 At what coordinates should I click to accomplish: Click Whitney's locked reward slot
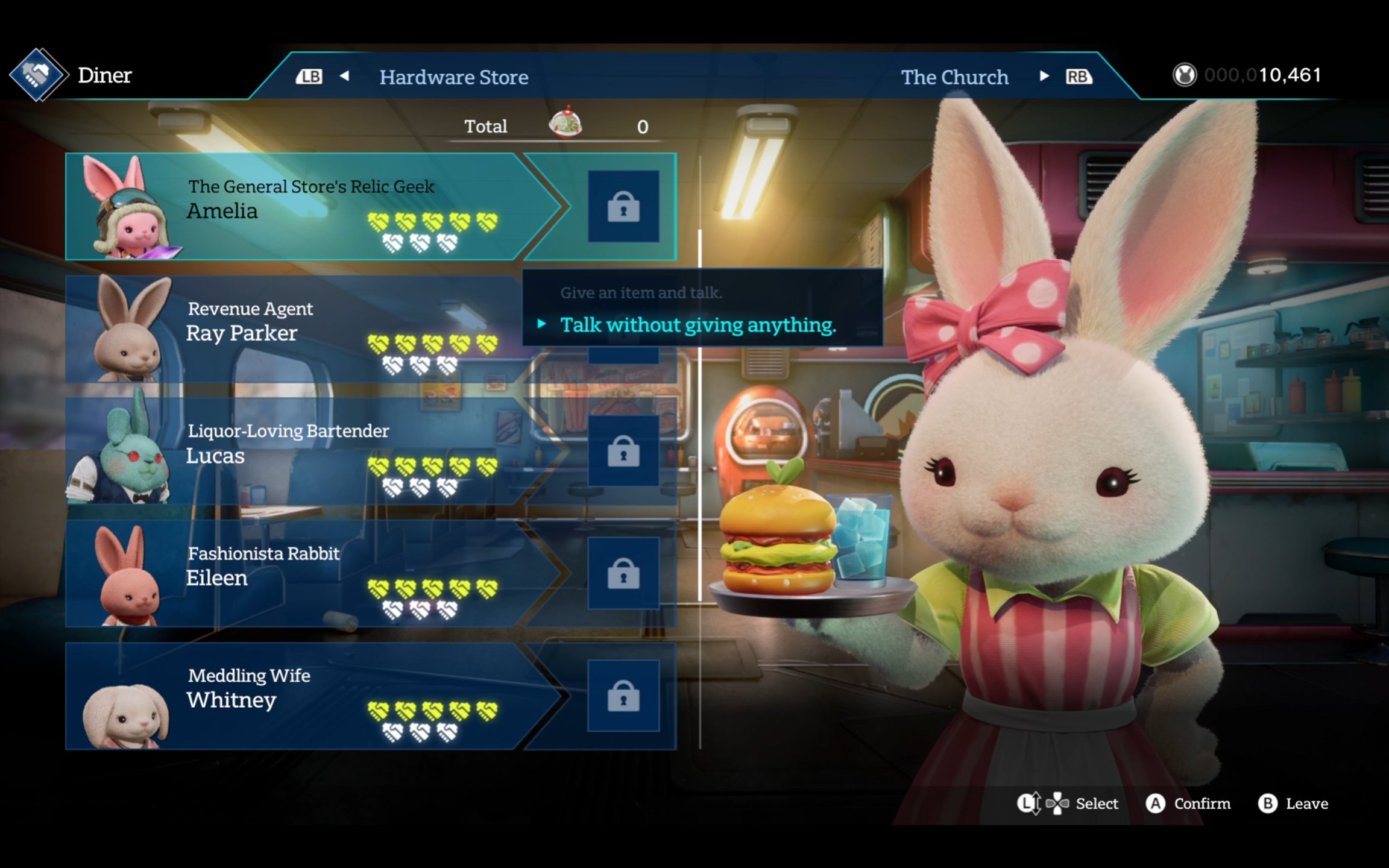623,696
